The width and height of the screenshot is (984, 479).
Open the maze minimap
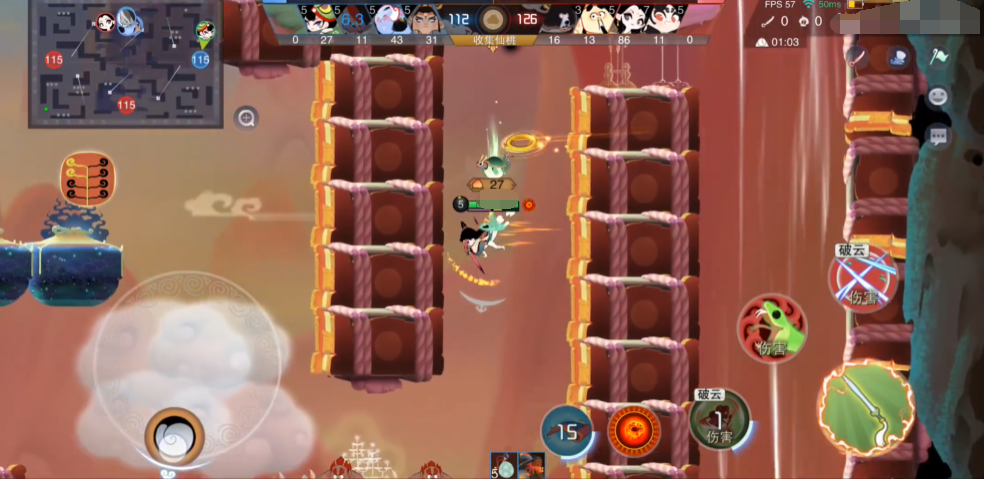click(x=125, y=62)
